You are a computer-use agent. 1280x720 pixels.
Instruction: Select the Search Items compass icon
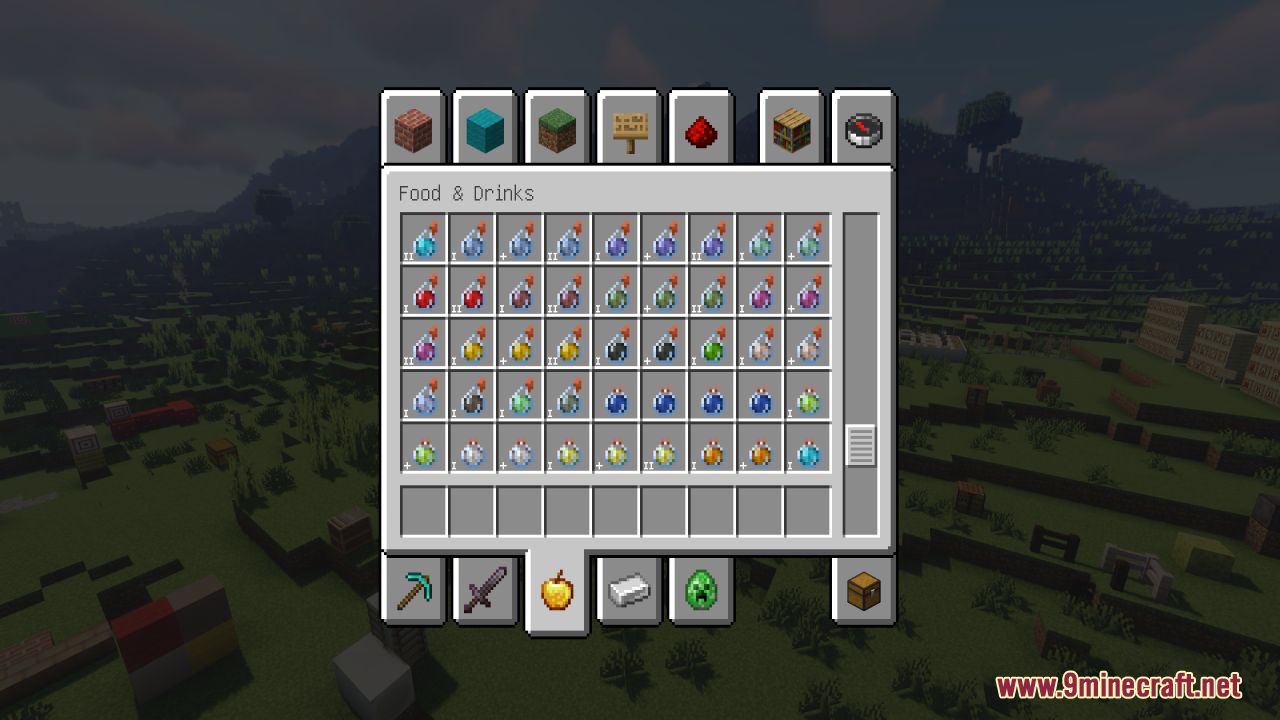coord(863,128)
